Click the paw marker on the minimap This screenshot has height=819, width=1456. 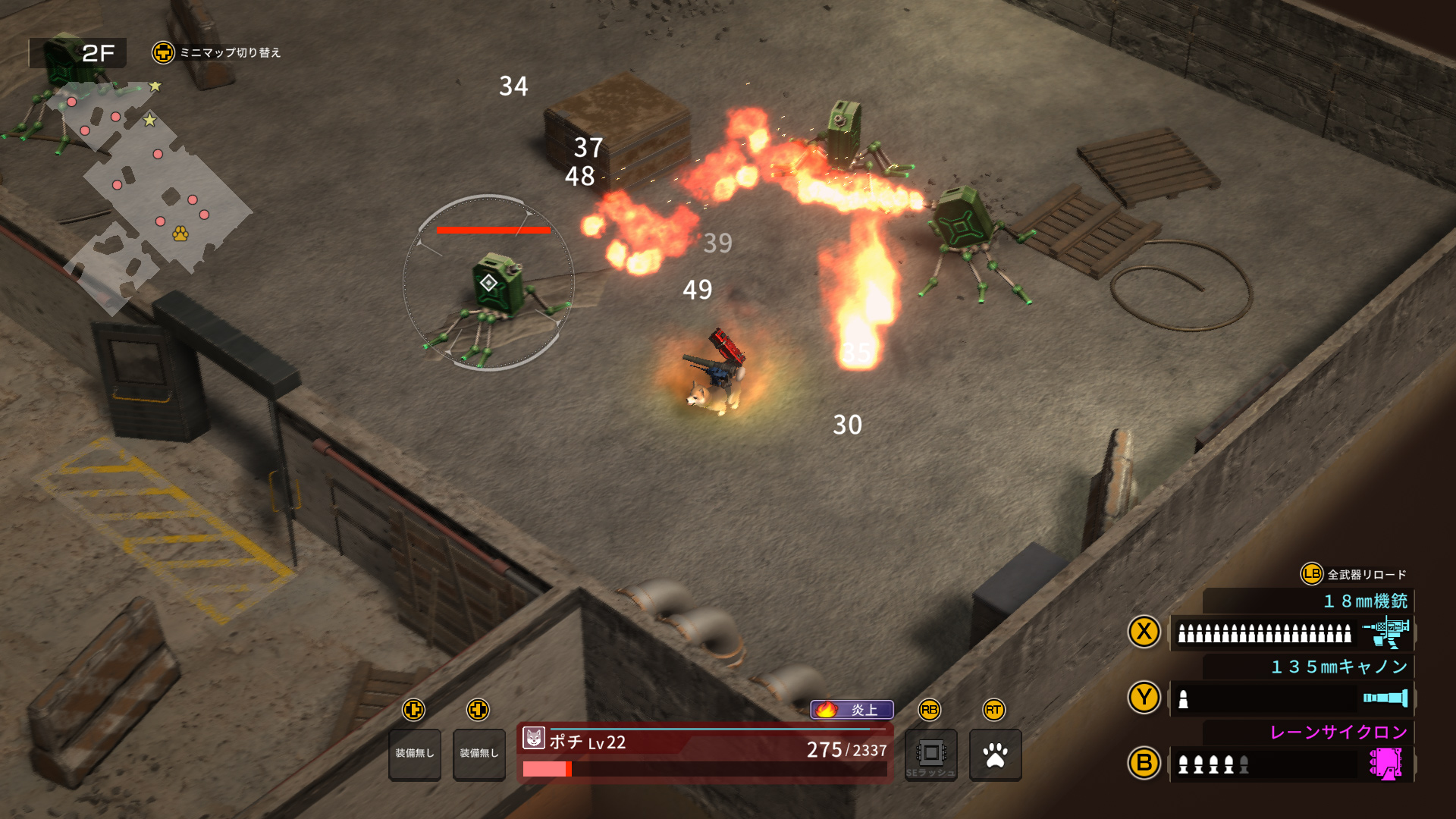[180, 234]
